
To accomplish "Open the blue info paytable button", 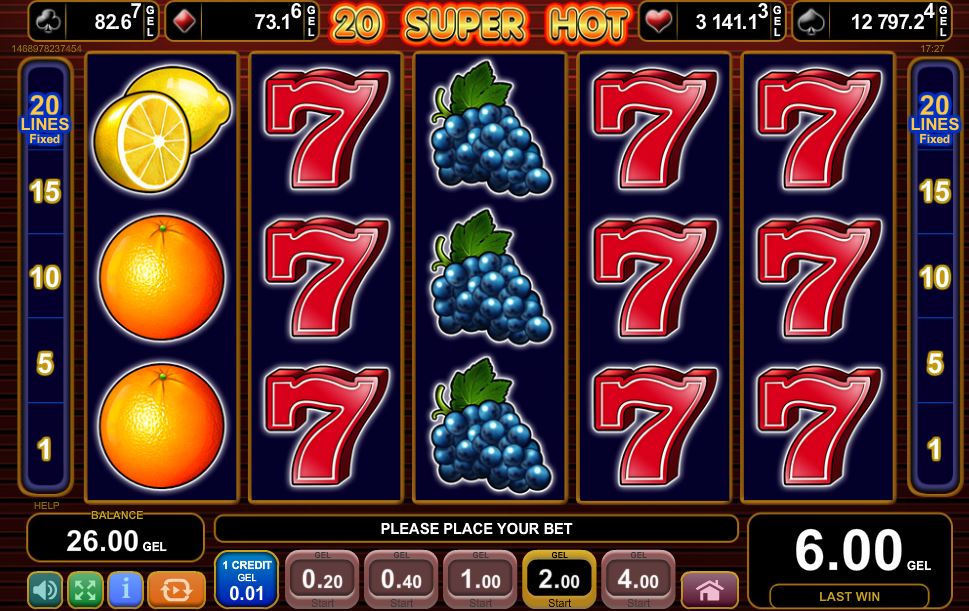I will pyautogui.click(x=125, y=589).
